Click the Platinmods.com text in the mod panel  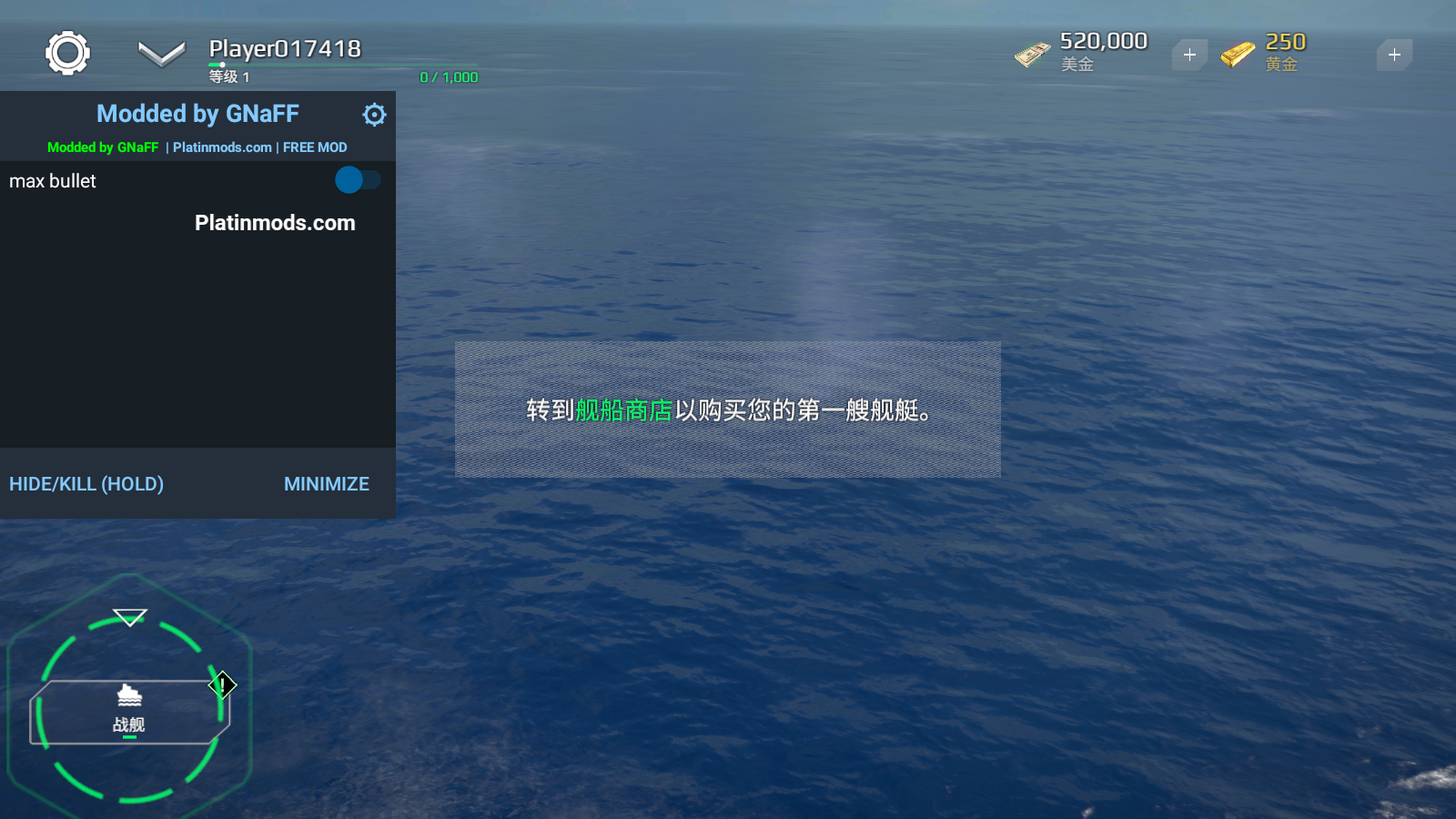coord(274,223)
